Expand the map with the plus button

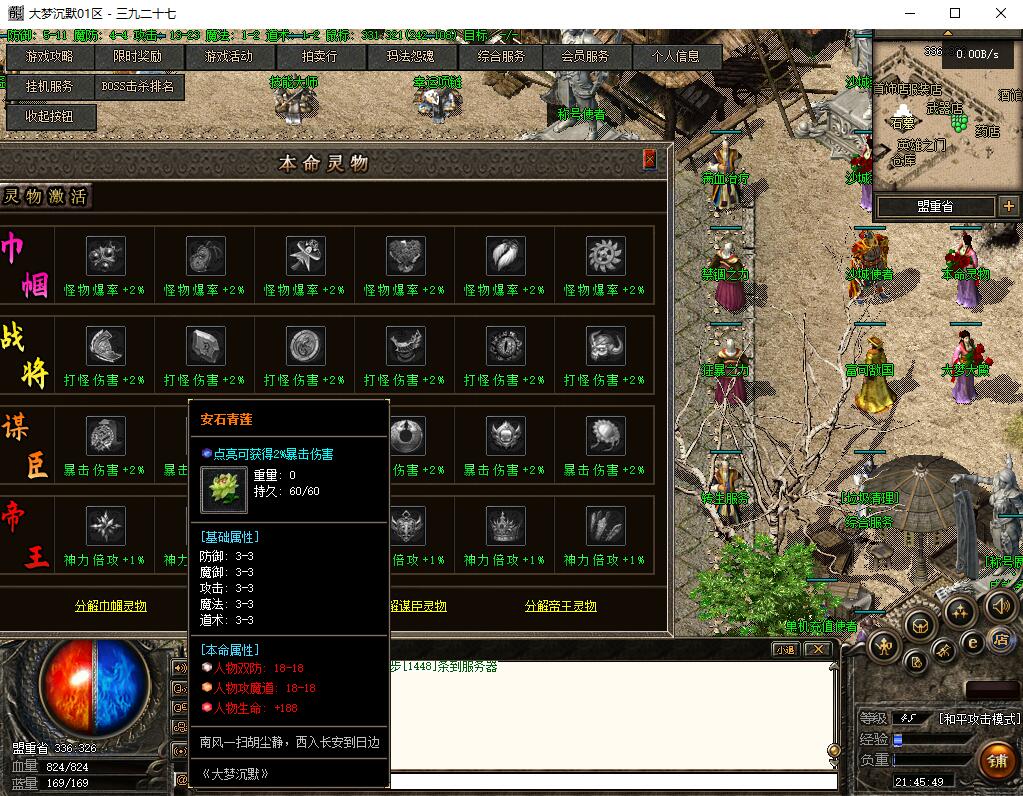tap(1007, 207)
